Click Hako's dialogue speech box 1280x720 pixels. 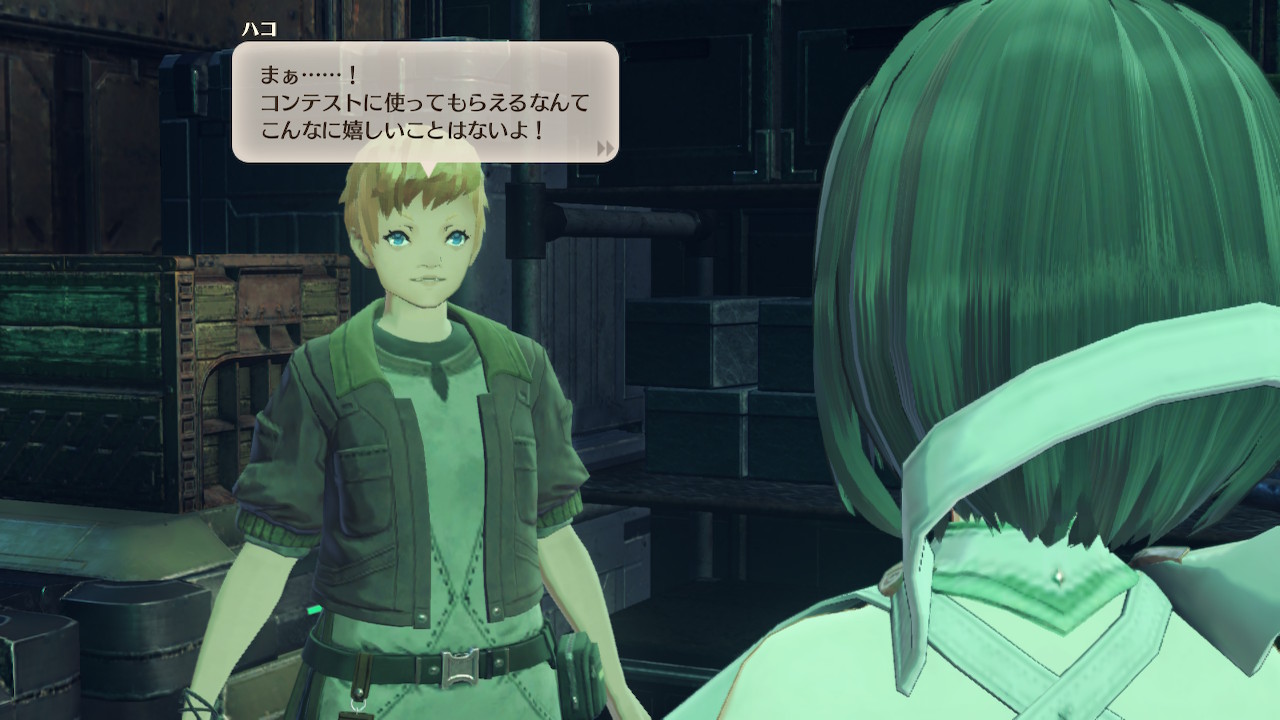click(425, 101)
